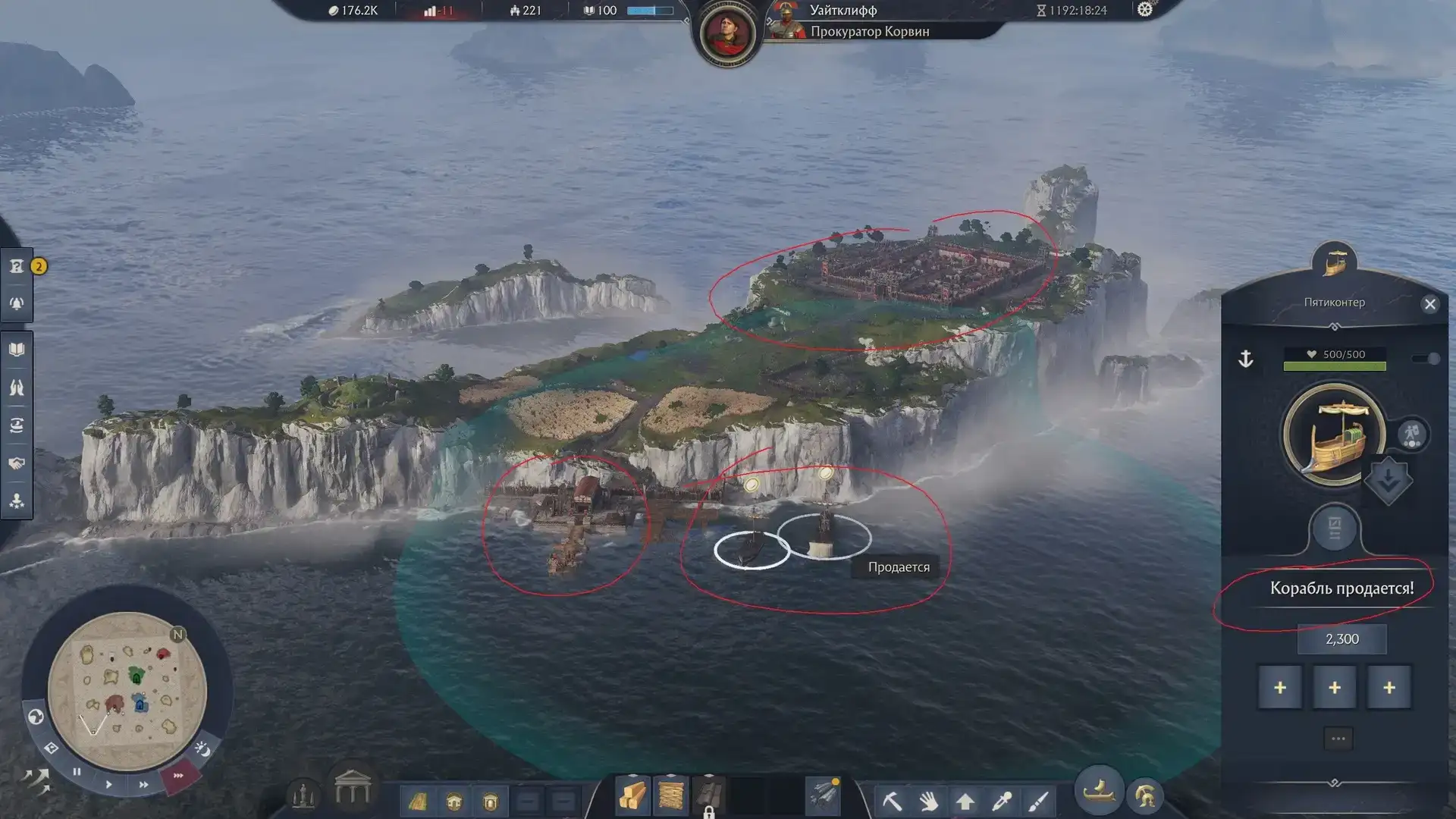
Task: Open settings via the gear icon
Action: click(1145, 10)
